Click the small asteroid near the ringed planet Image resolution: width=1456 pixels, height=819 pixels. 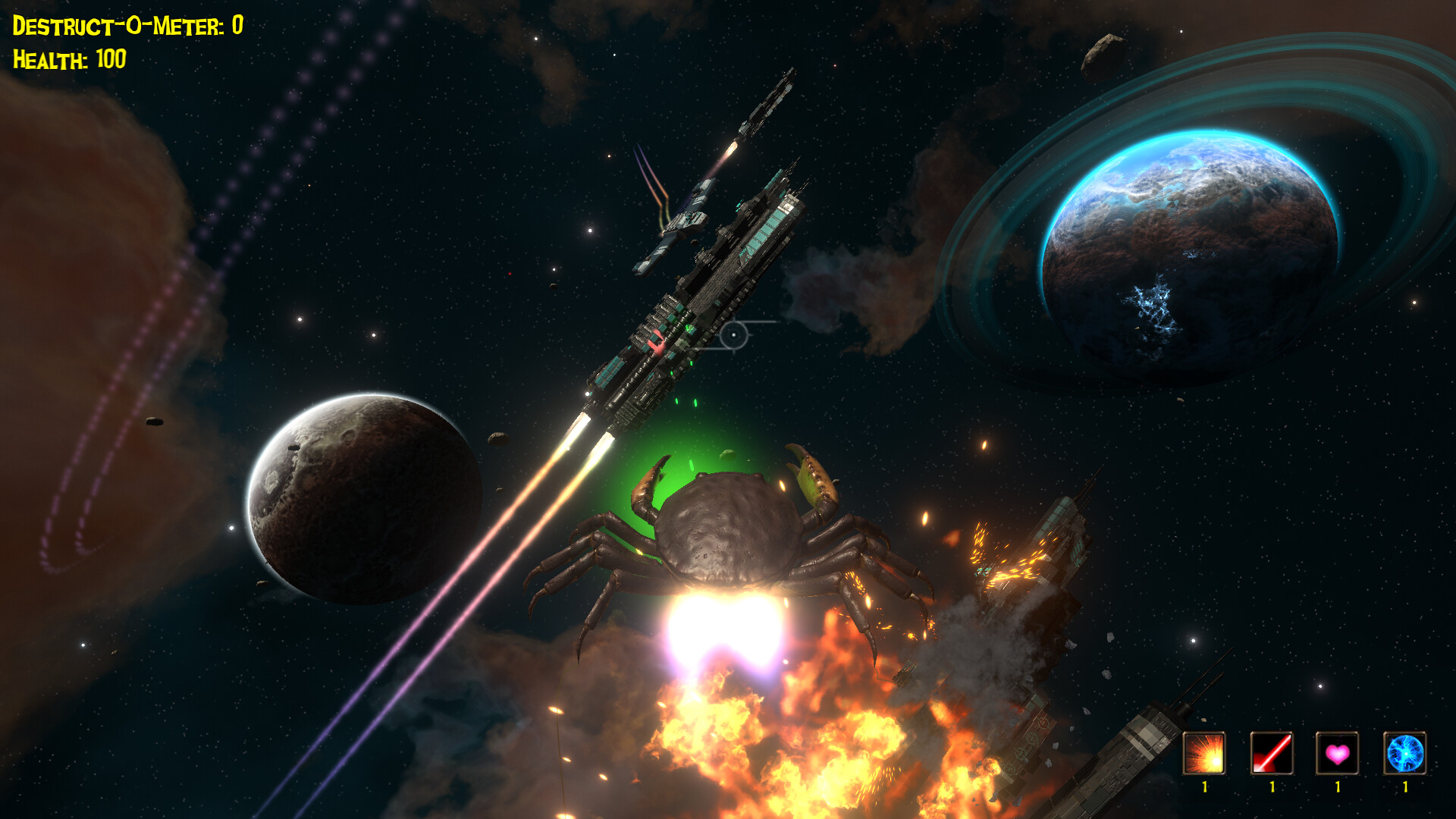point(1103,53)
